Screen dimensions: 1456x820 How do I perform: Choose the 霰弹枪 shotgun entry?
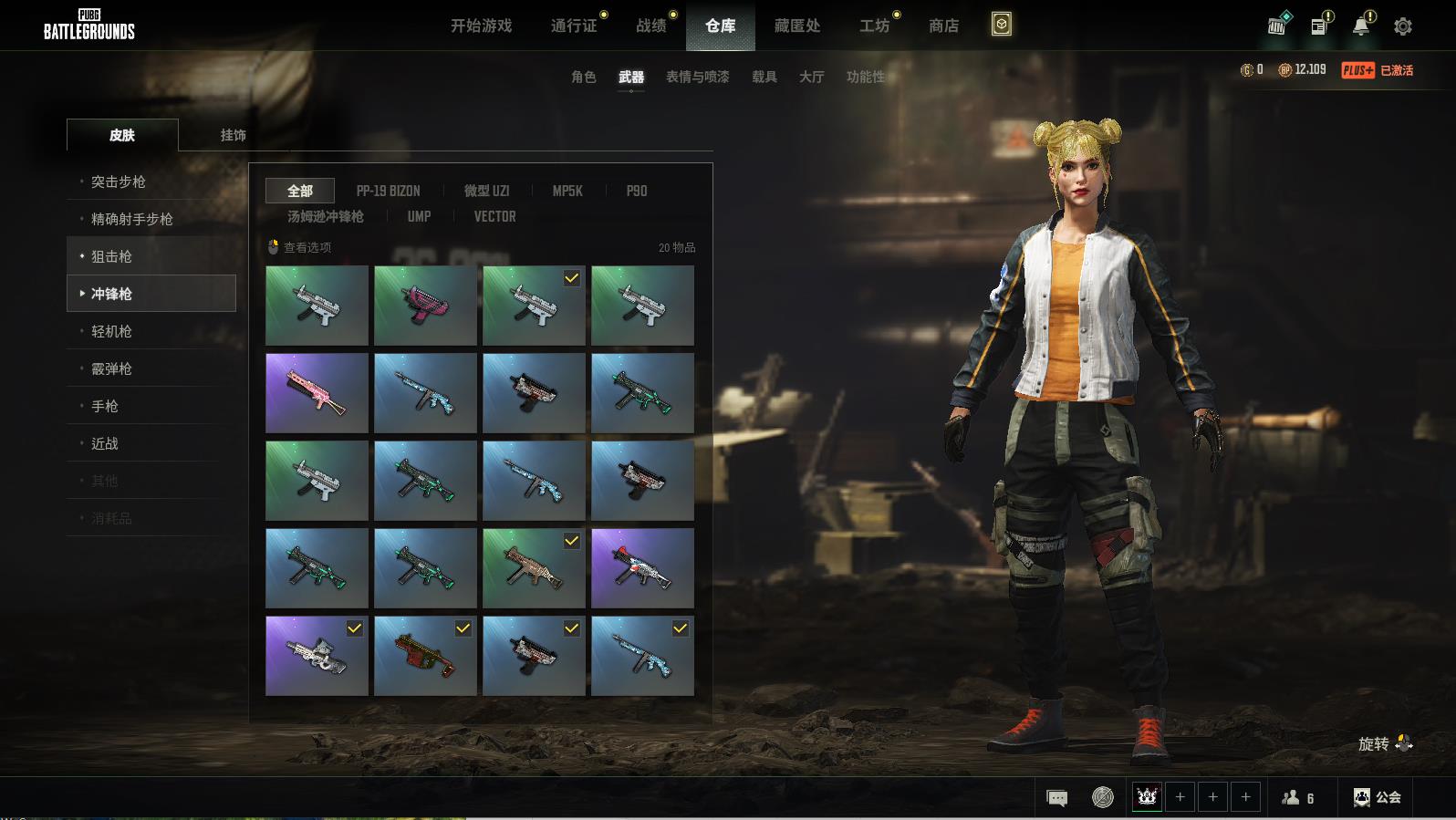coord(111,369)
